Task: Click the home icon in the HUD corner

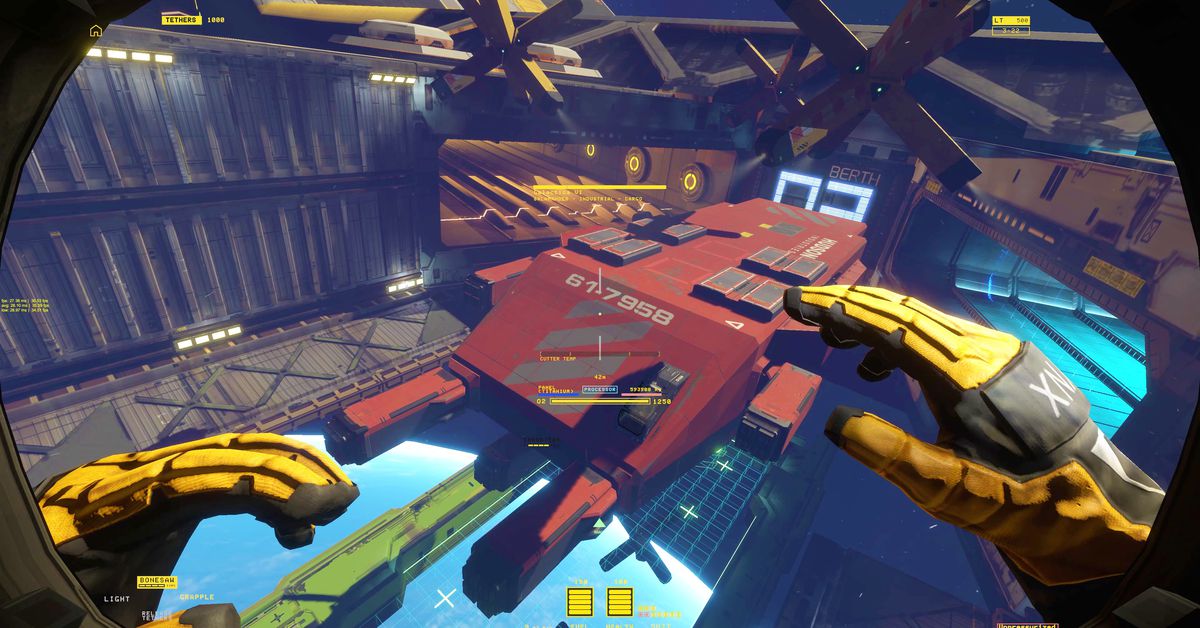Action: (96, 31)
